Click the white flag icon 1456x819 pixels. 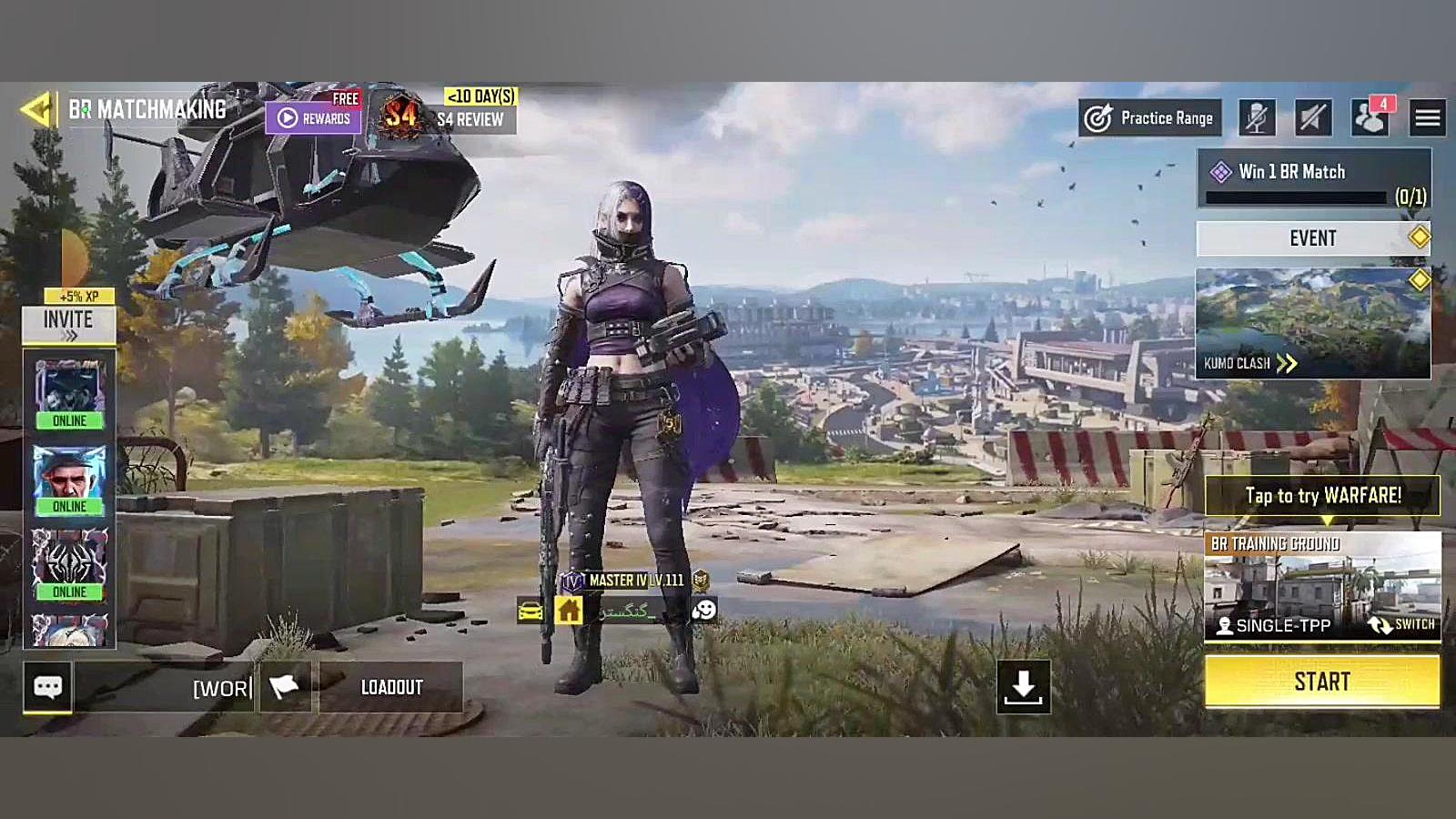pyautogui.click(x=285, y=687)
